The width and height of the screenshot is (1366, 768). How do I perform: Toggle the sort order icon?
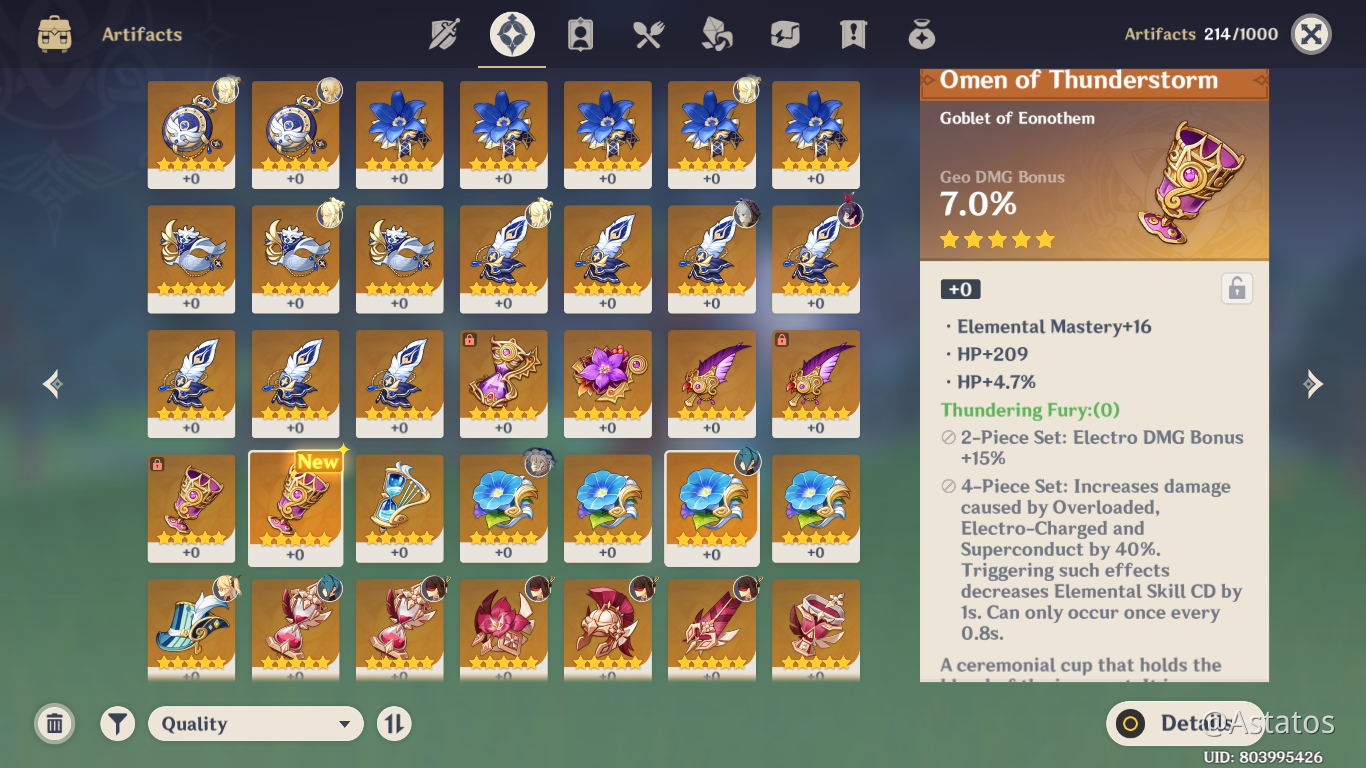pos(394,723)
